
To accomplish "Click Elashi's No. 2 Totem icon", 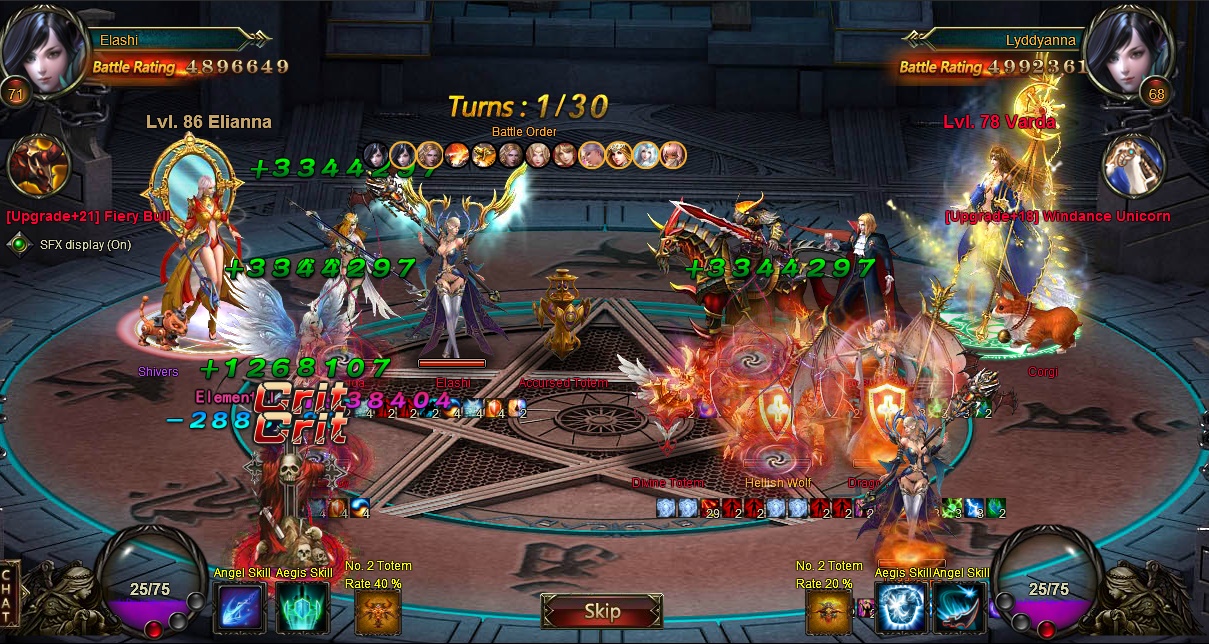I will pyautogui.click(x=378, y=611).
